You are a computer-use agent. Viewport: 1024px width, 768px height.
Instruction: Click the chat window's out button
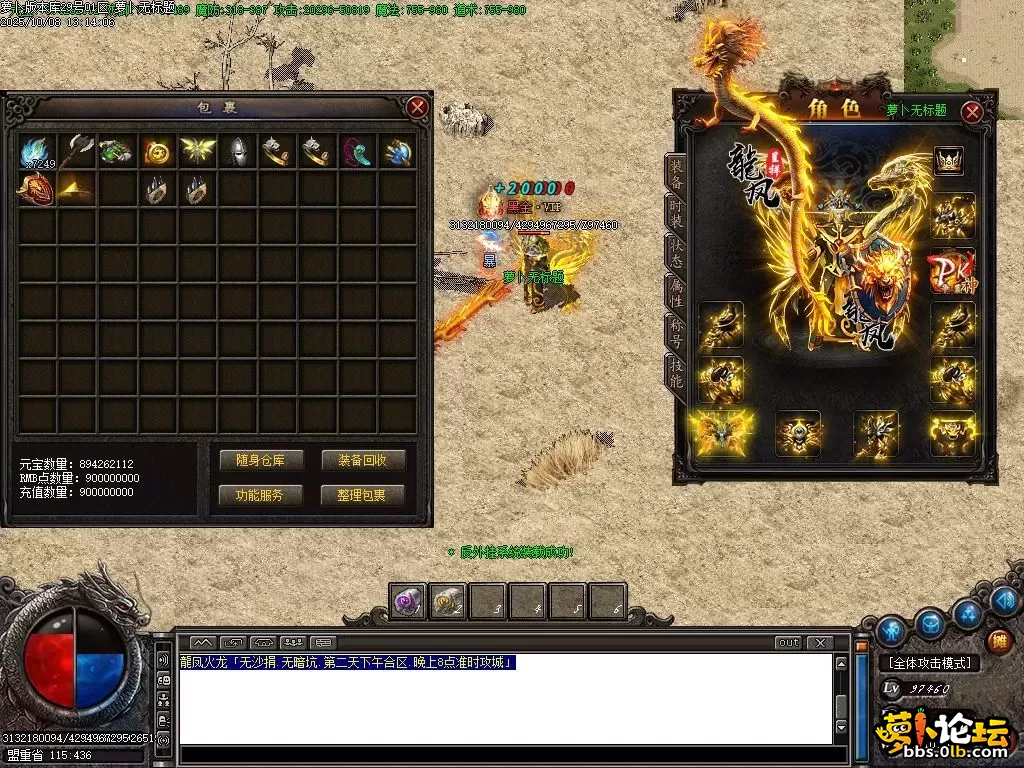tap(788, 642)
